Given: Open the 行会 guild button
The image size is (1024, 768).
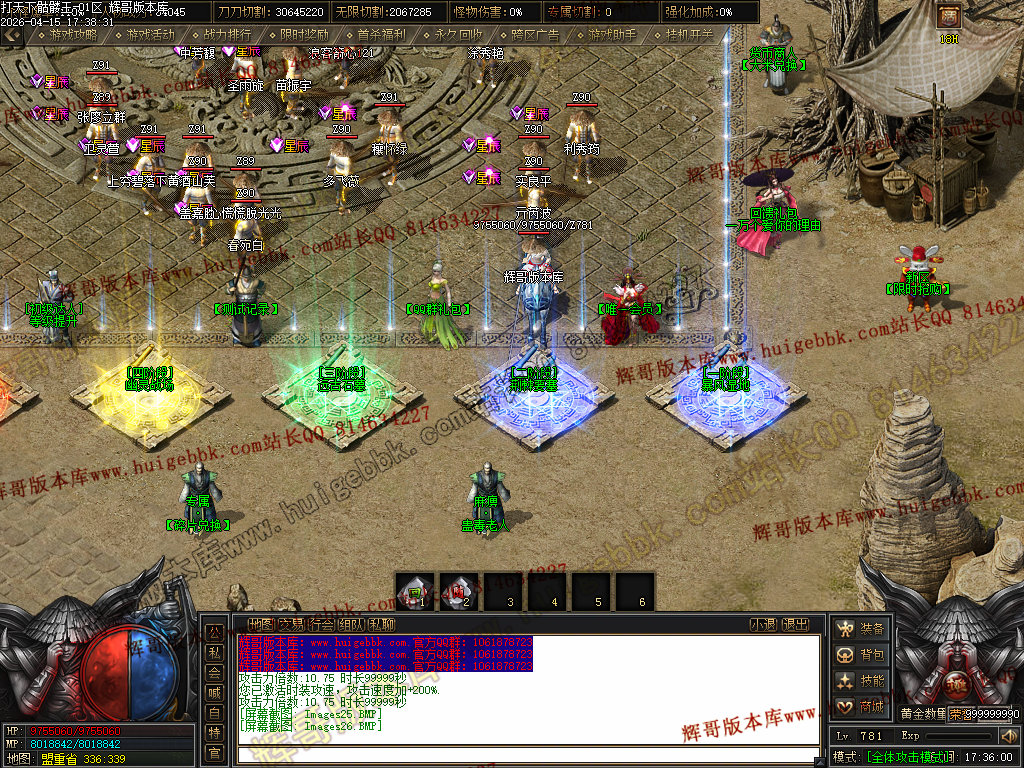Looking at the screenshot, I should pyautogui.click(x=321, y=624).
